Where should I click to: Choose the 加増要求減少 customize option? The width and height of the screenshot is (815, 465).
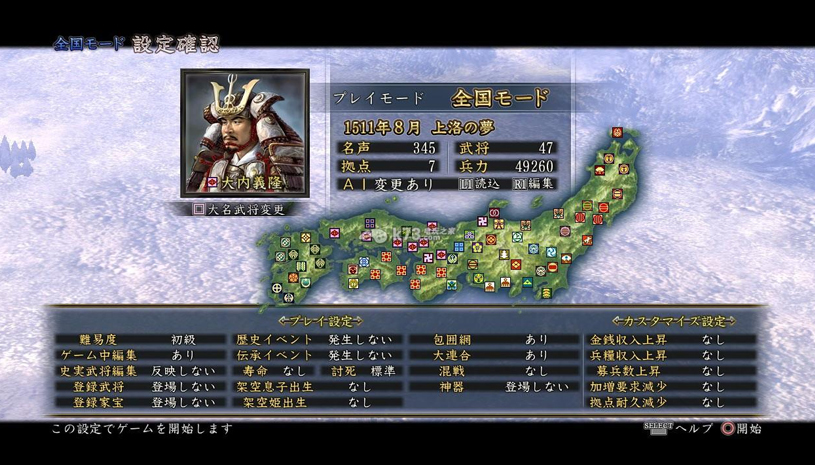671,386
